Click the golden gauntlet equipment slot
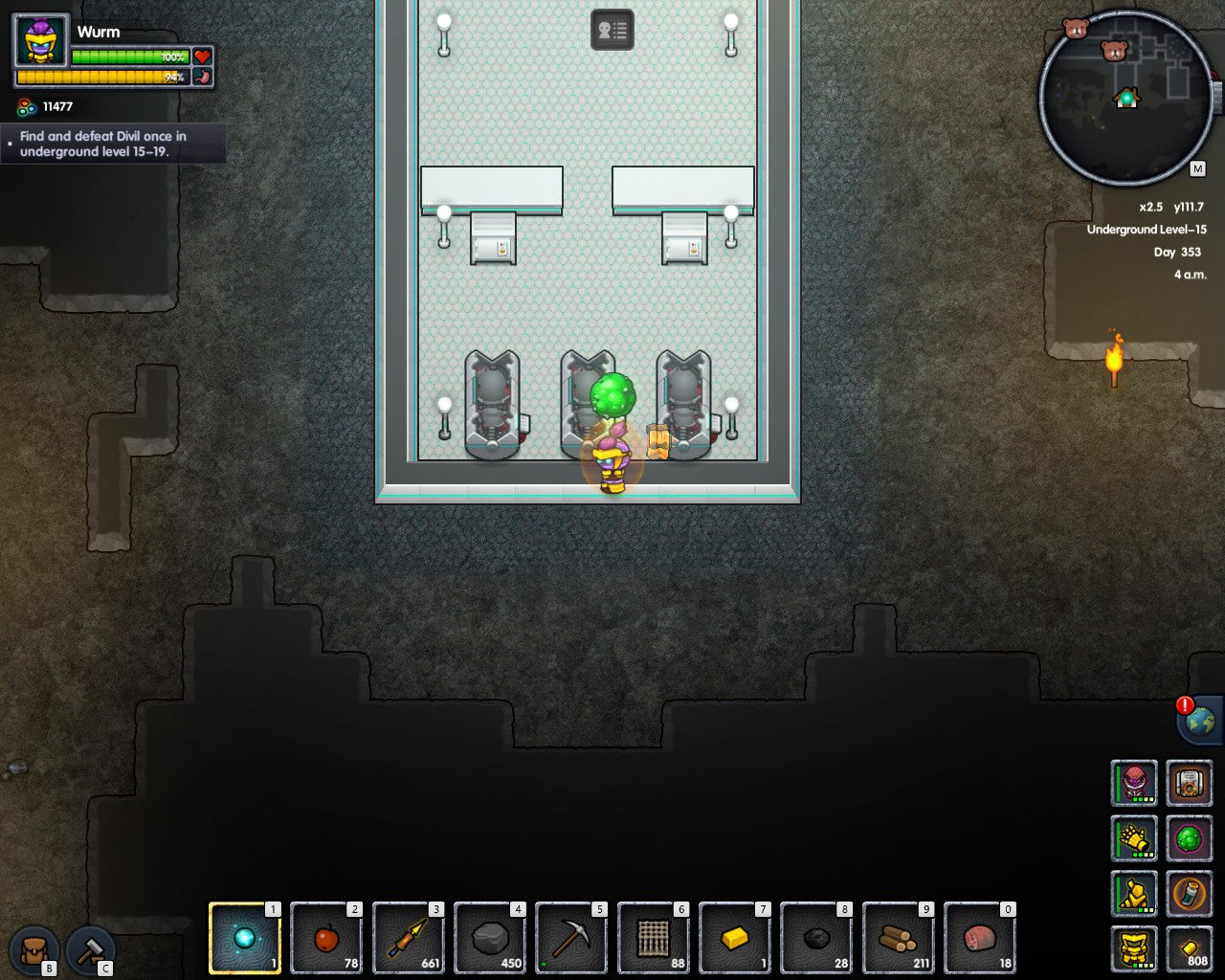This screenshot has width=1225, height=980. pyautogui.click(x=1134, y=839)
